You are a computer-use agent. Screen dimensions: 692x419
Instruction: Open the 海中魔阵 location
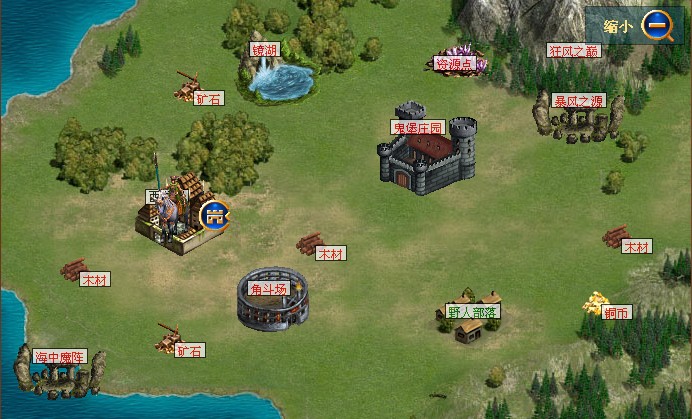pyautogui.click(x=60, y=368)
